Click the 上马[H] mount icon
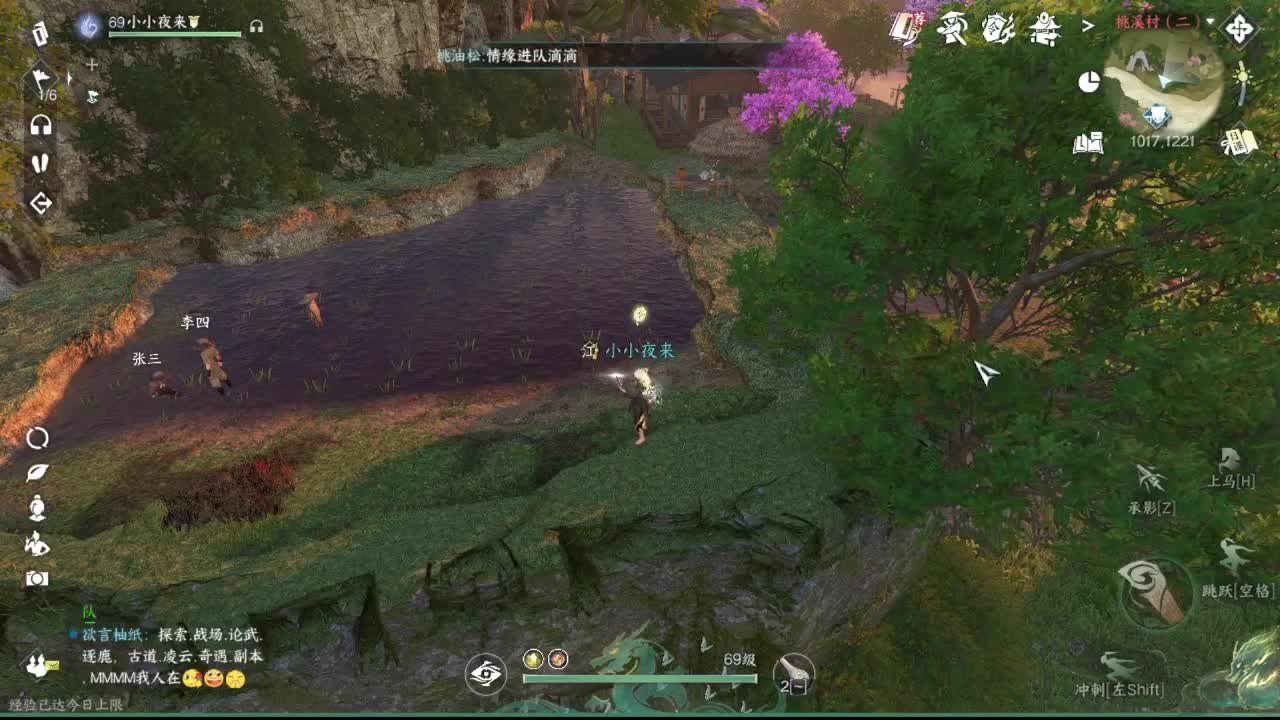This screenshot has height=720, width=1280. coord(1231,458)
